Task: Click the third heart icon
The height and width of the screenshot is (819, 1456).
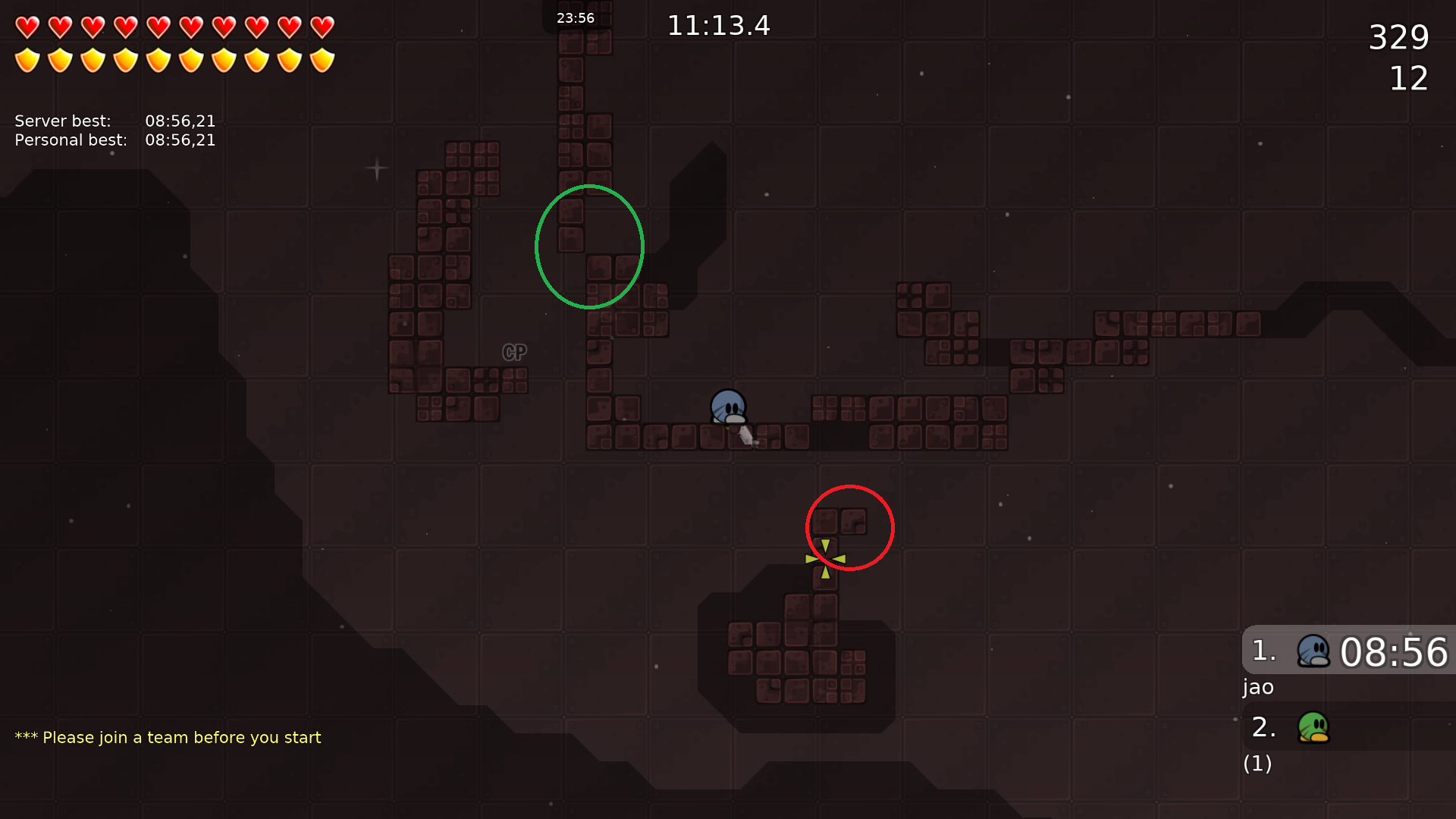Action: click(92, 27)
